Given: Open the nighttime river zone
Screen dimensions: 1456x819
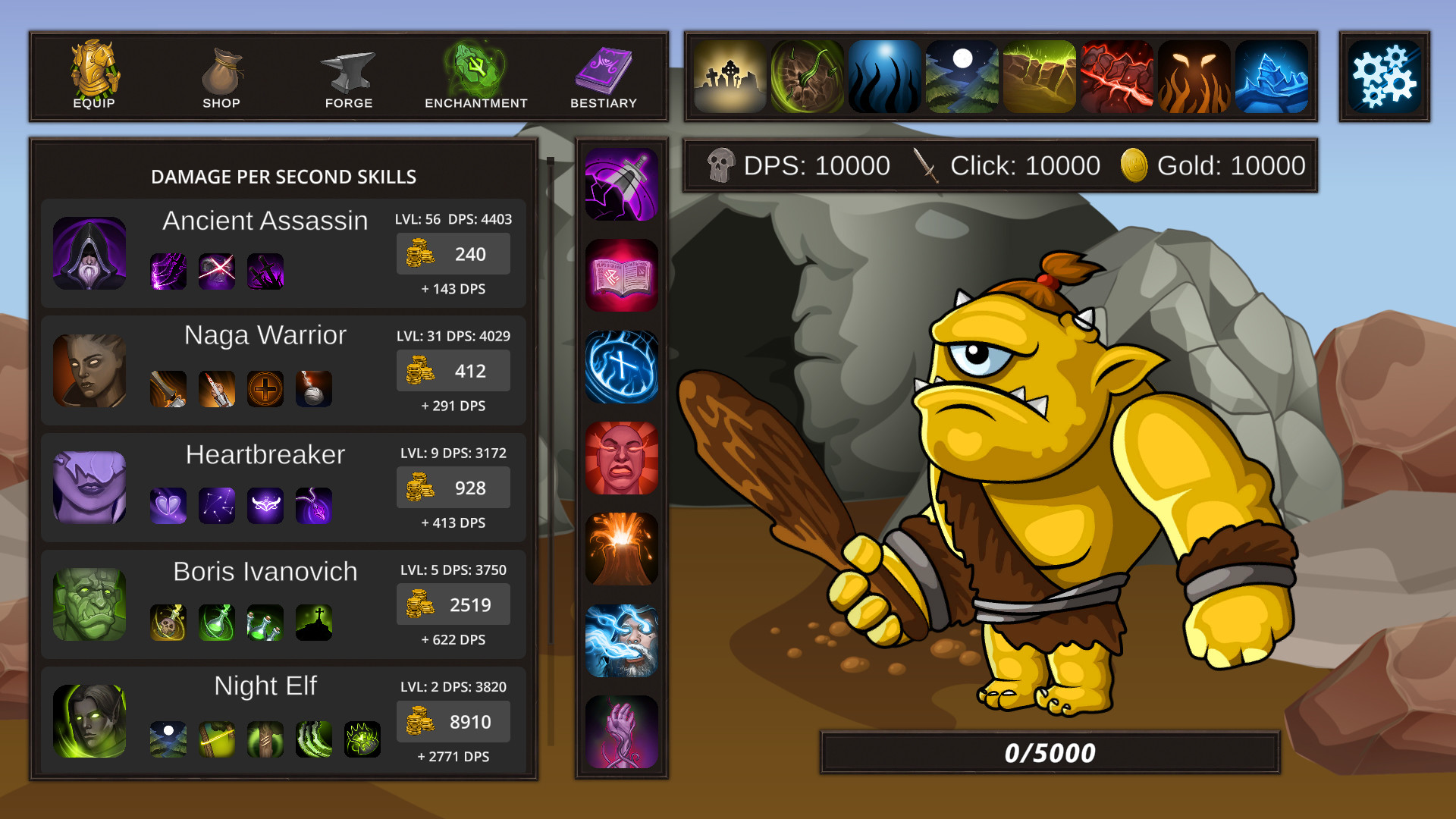Looking at the screenshot, I should (962, 76).
